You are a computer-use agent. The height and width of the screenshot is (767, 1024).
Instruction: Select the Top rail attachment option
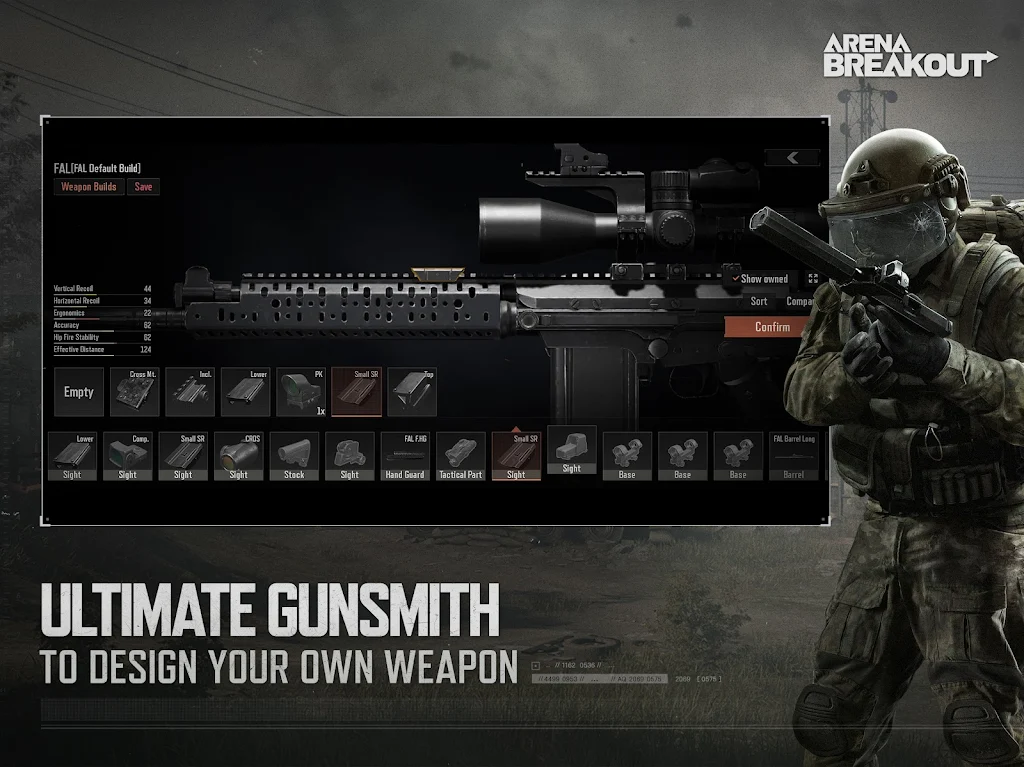point(412,392)
